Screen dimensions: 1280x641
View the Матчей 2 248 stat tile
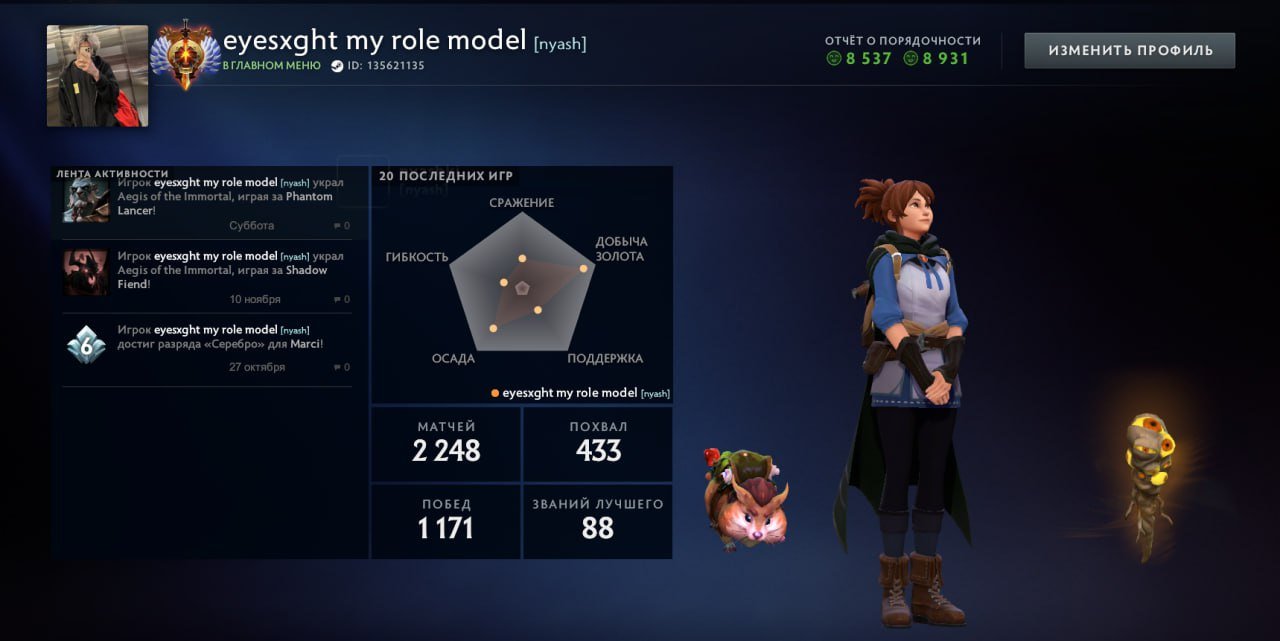point(446,443)
